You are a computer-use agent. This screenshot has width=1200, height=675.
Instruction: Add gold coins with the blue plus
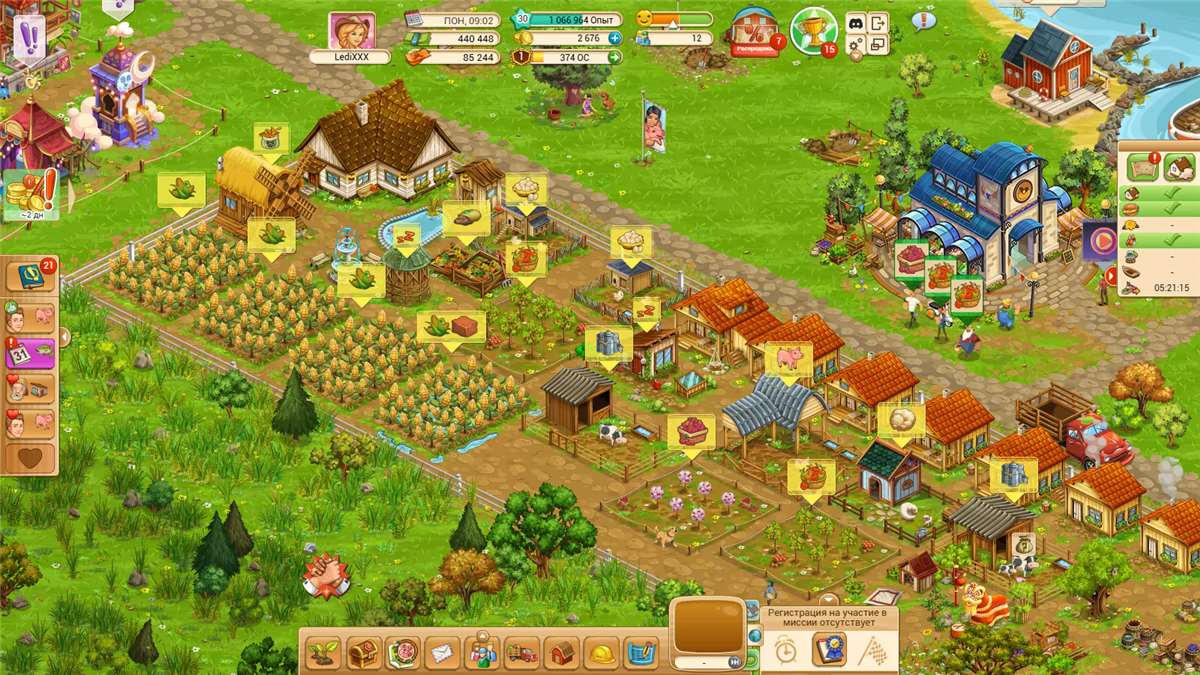614,38
